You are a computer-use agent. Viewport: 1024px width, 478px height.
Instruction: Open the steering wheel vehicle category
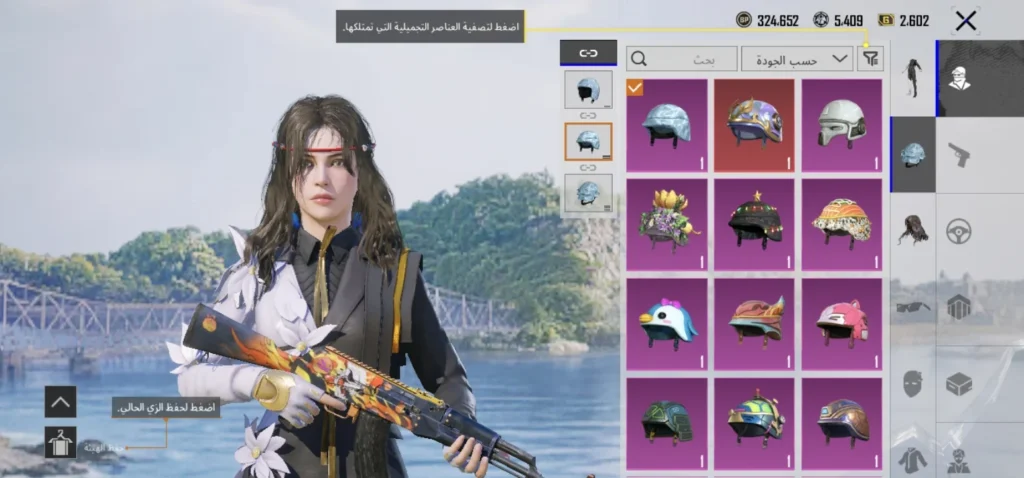pyautogui.click(x=959, y=230)
